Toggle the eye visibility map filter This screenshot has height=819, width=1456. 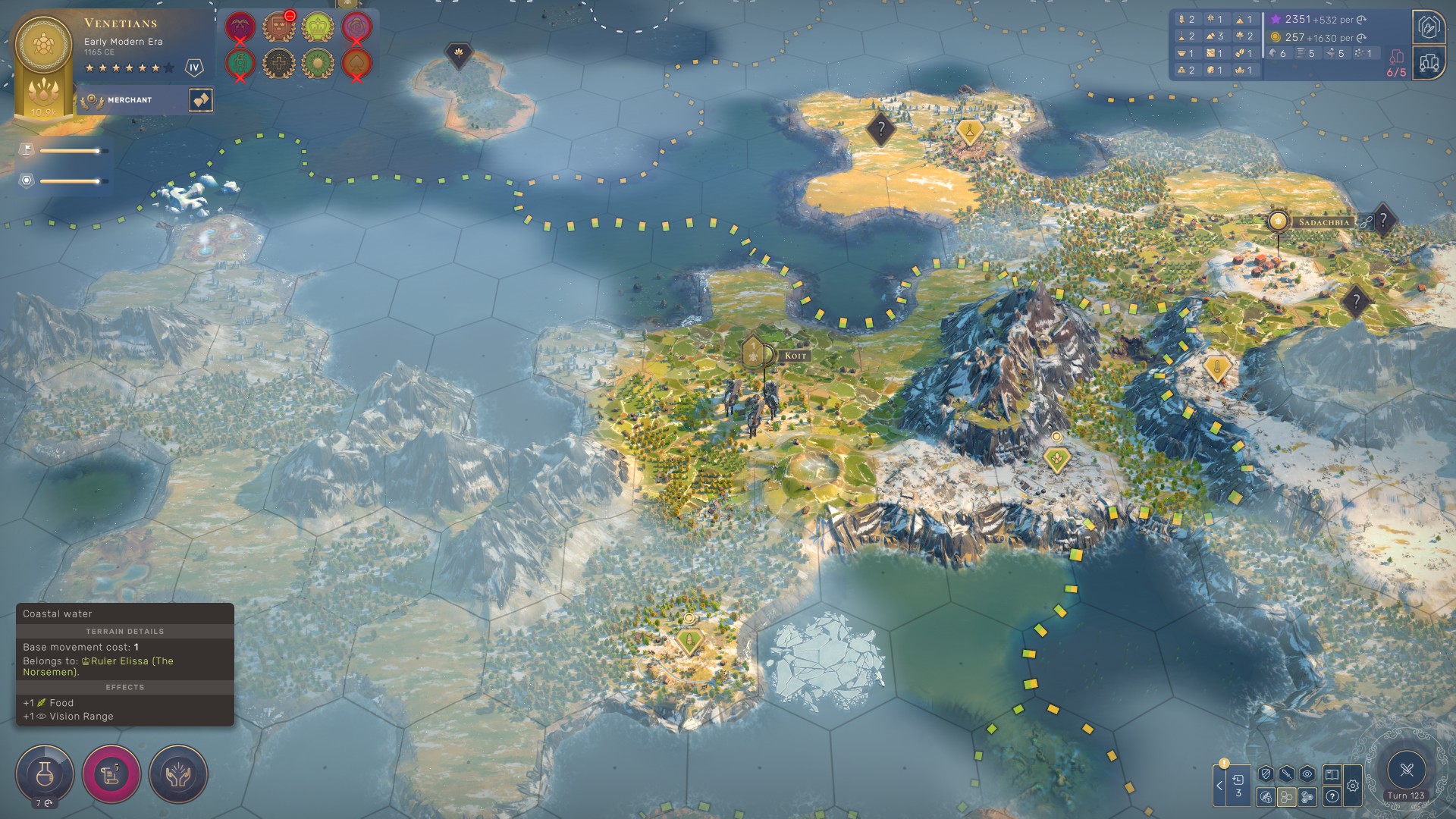coord(1307,774)
